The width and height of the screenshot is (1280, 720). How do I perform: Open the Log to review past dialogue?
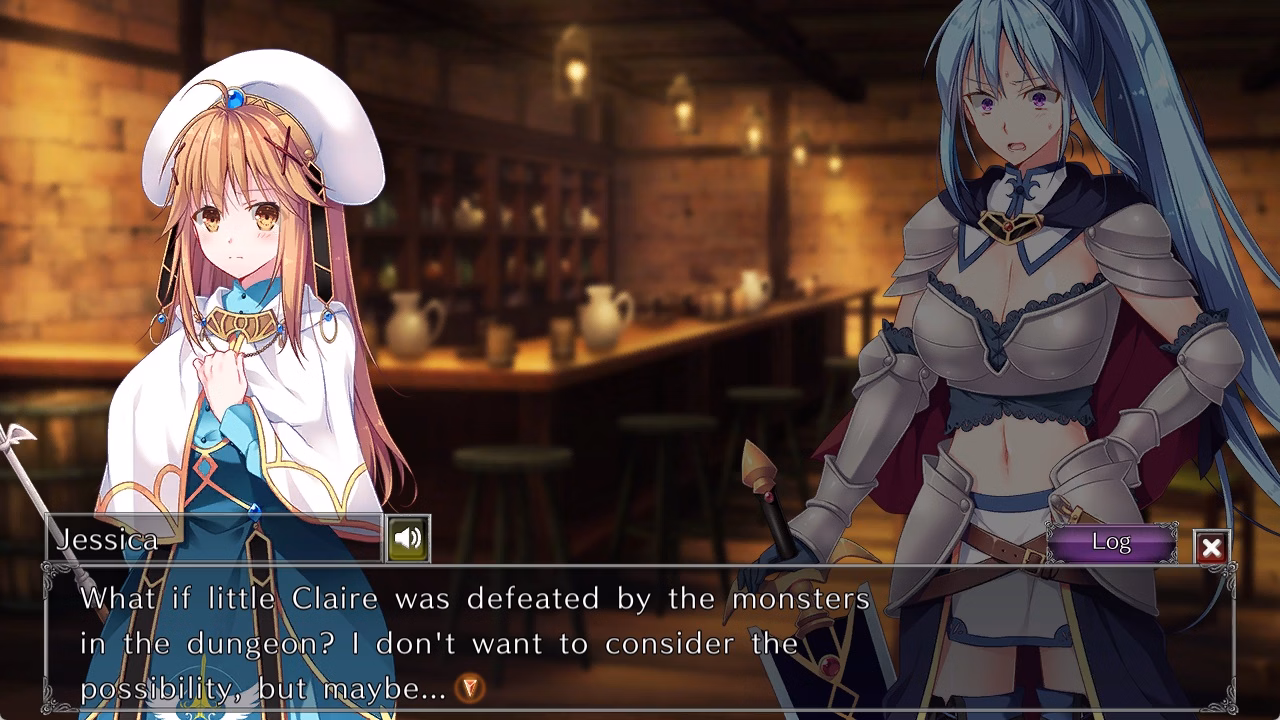(x=1113, y=542)
